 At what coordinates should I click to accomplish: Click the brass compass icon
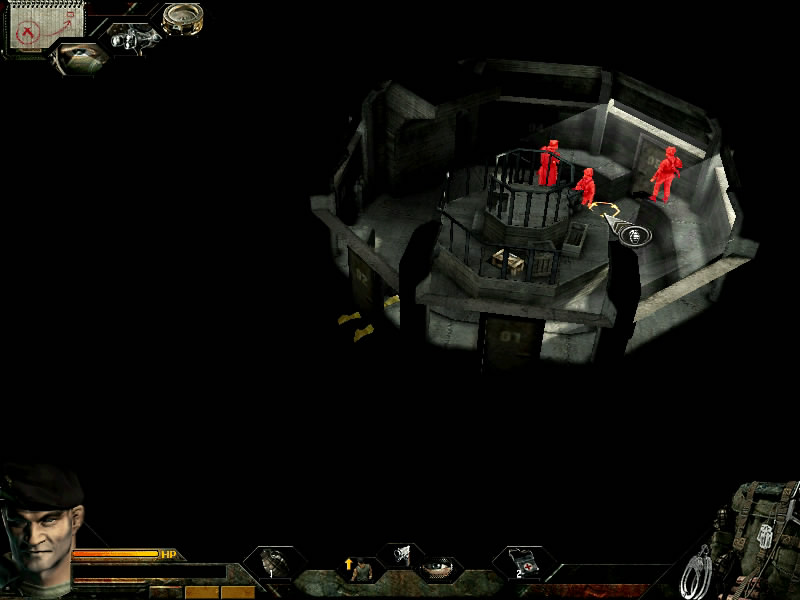182,17
